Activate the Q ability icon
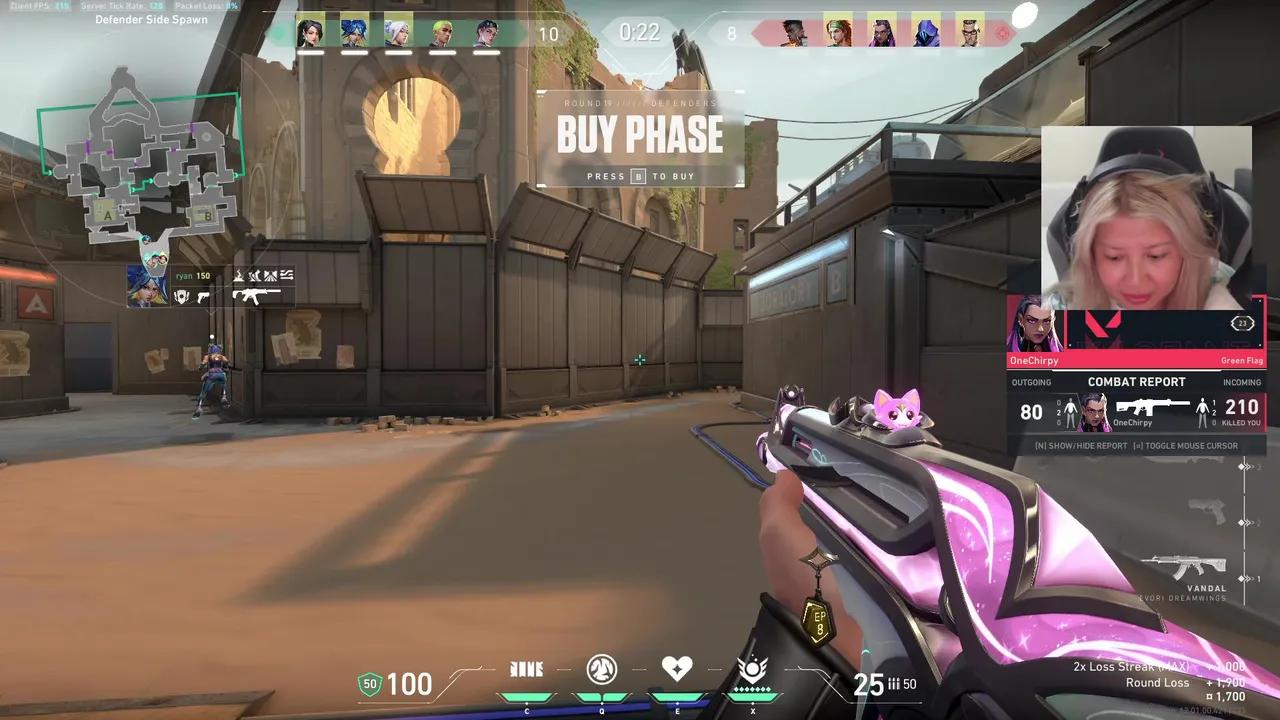The image size is (1280, 720). [601, 670]
